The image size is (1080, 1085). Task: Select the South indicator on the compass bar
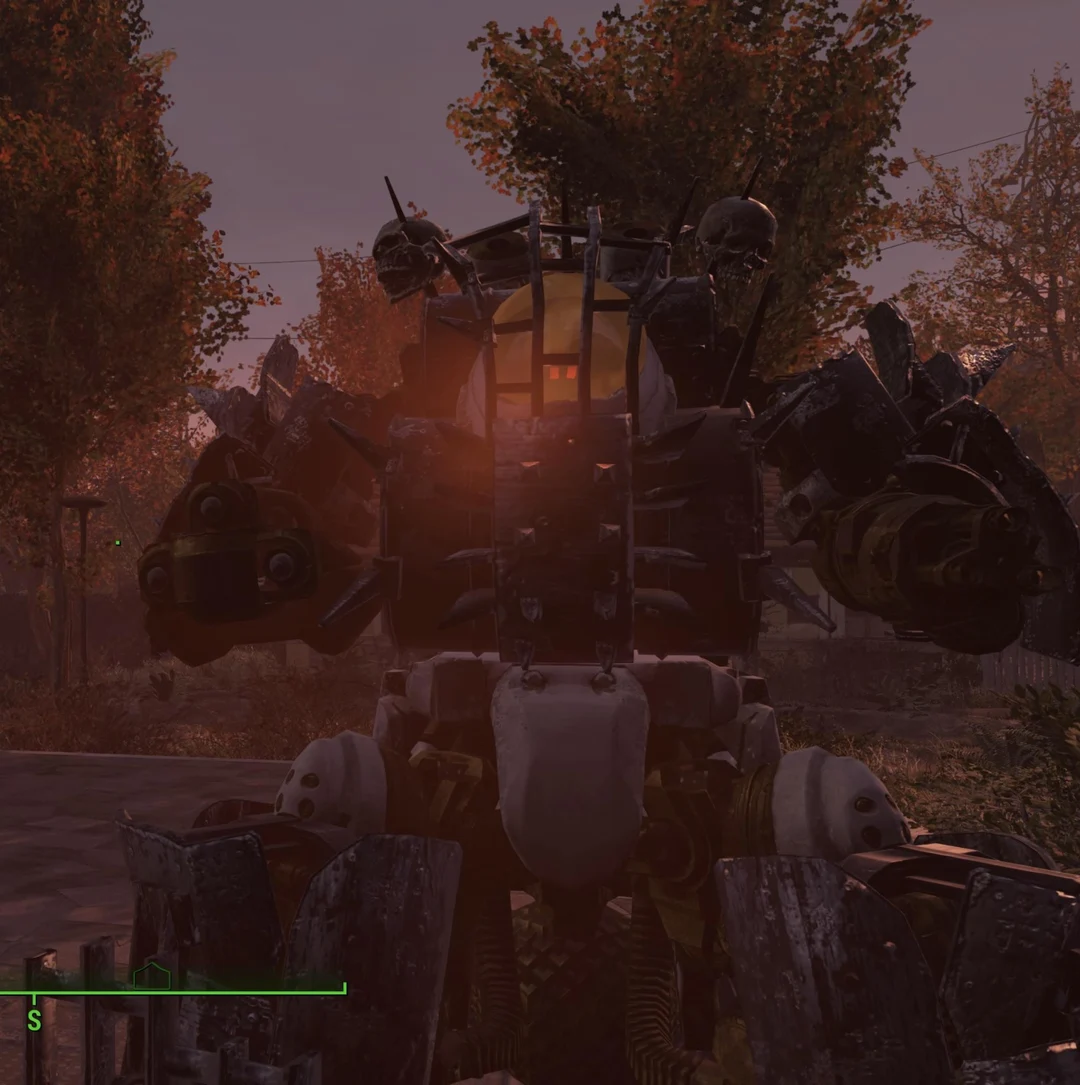coord(34,1020)
